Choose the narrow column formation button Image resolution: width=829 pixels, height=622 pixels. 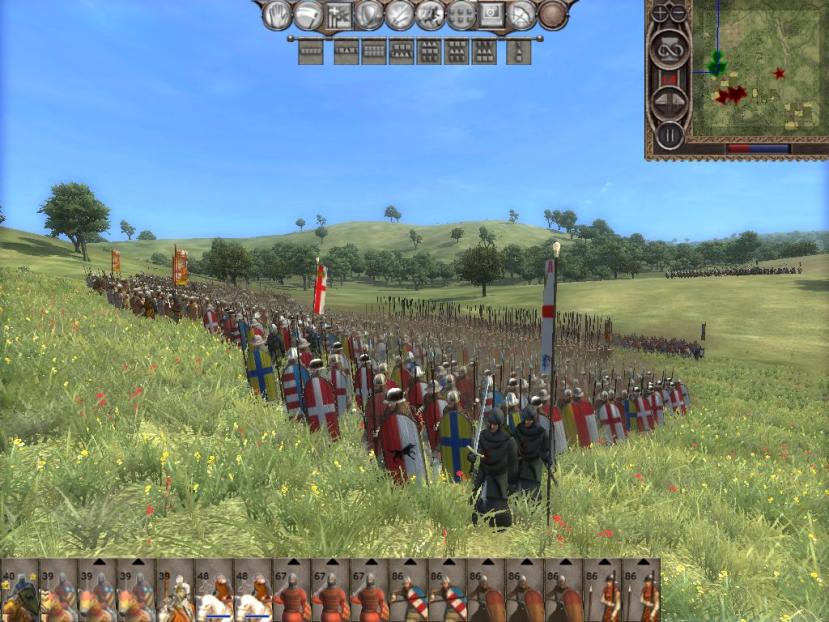coord(518,51)
